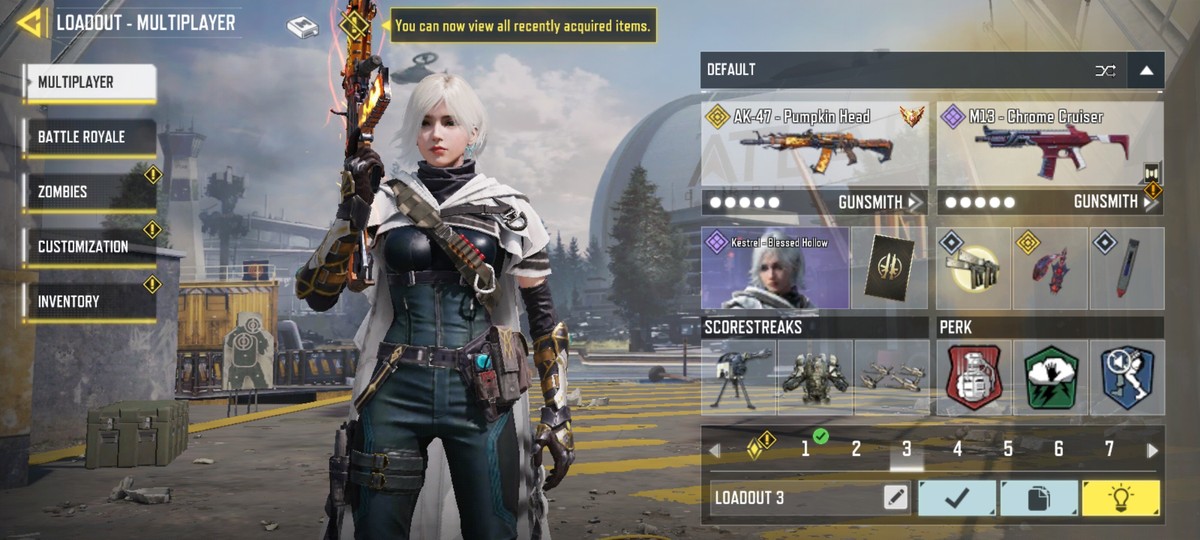The image size is (1200, 540).
Task: Select the Battle Royale loadout tab
Action: tap(89, 137)
